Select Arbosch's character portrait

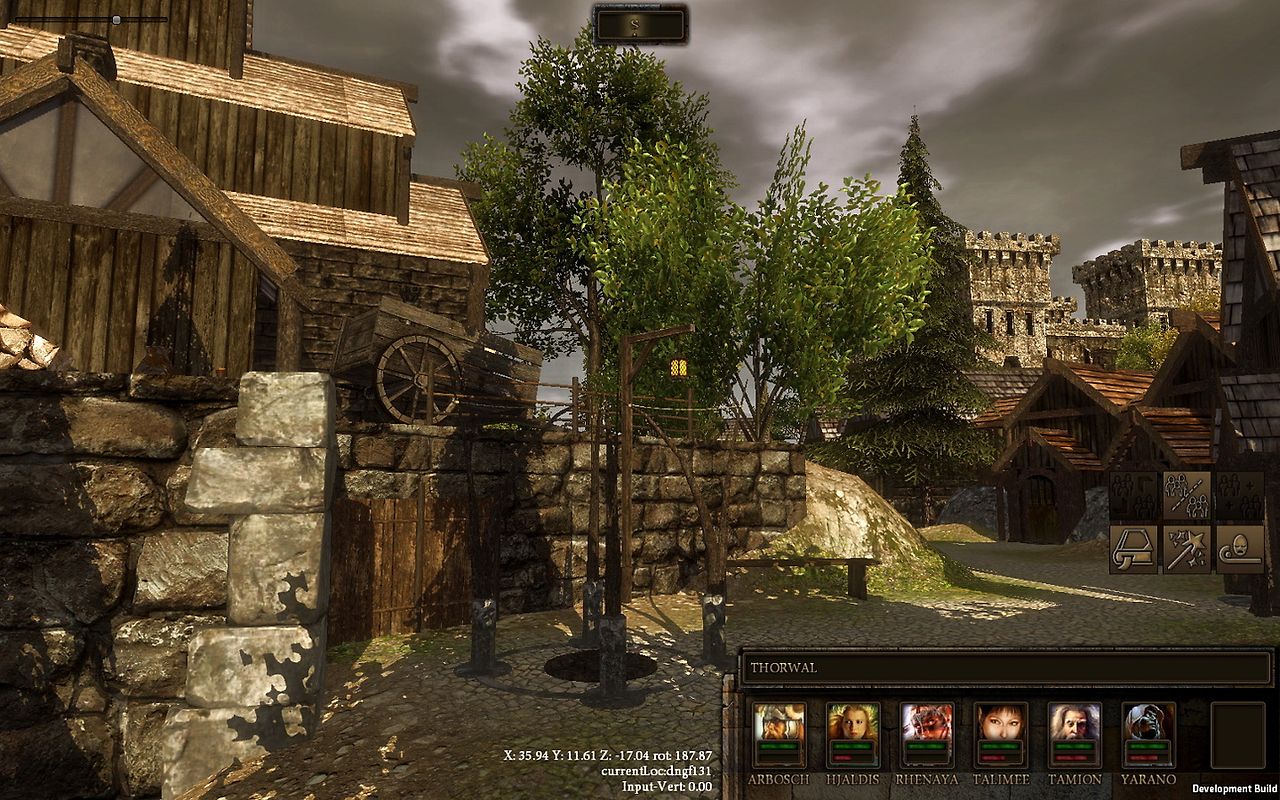(779, 721)
